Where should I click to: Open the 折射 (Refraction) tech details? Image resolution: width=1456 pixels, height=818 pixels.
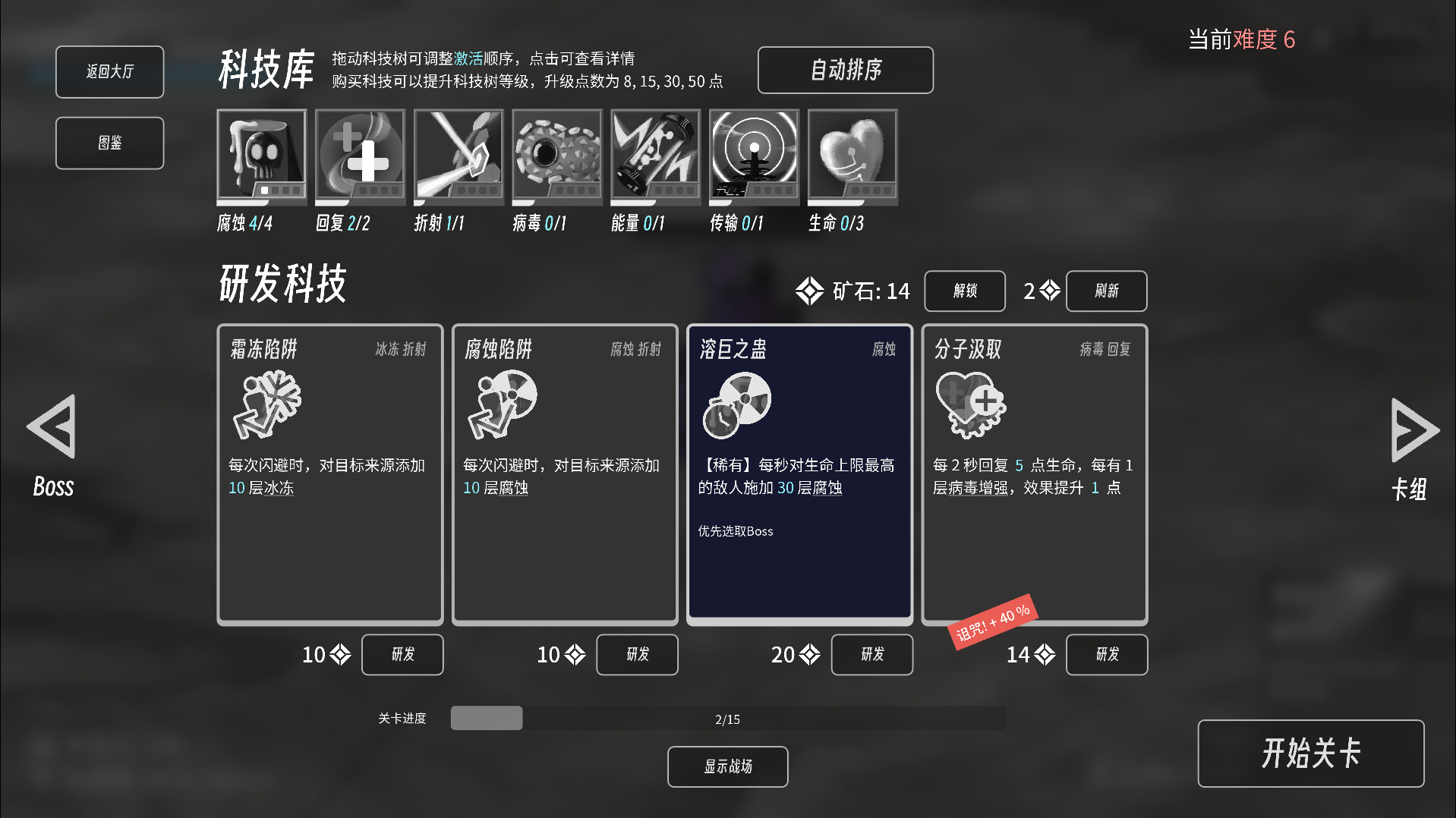[459, 156]
